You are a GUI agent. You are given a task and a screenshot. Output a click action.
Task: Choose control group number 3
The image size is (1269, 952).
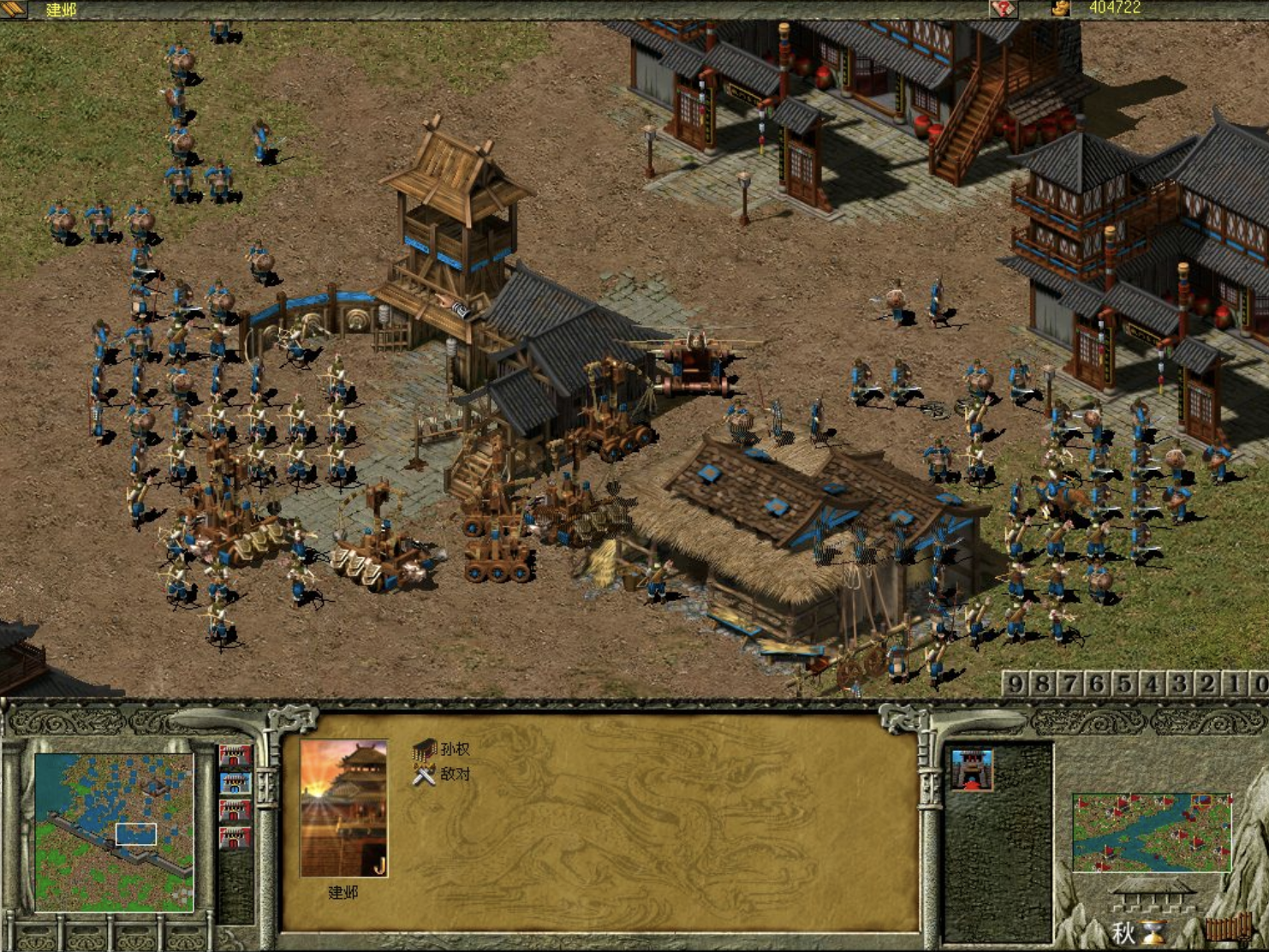(x=1180, y=683)
